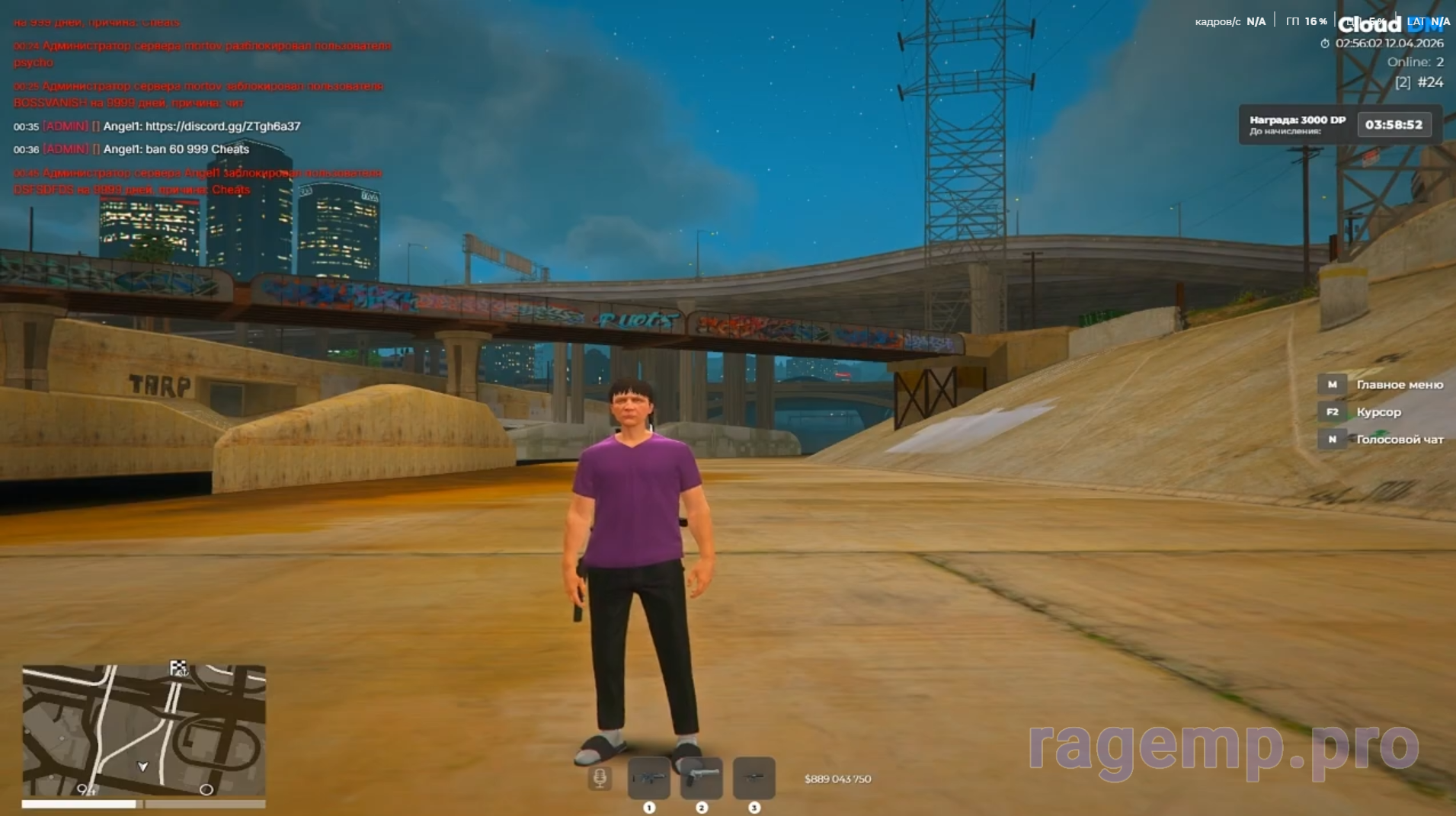Image resolution: width=1456 pixels, height=816 pixels.
Task: Toggle the microphone icon
Action: (x=600, y=778)
